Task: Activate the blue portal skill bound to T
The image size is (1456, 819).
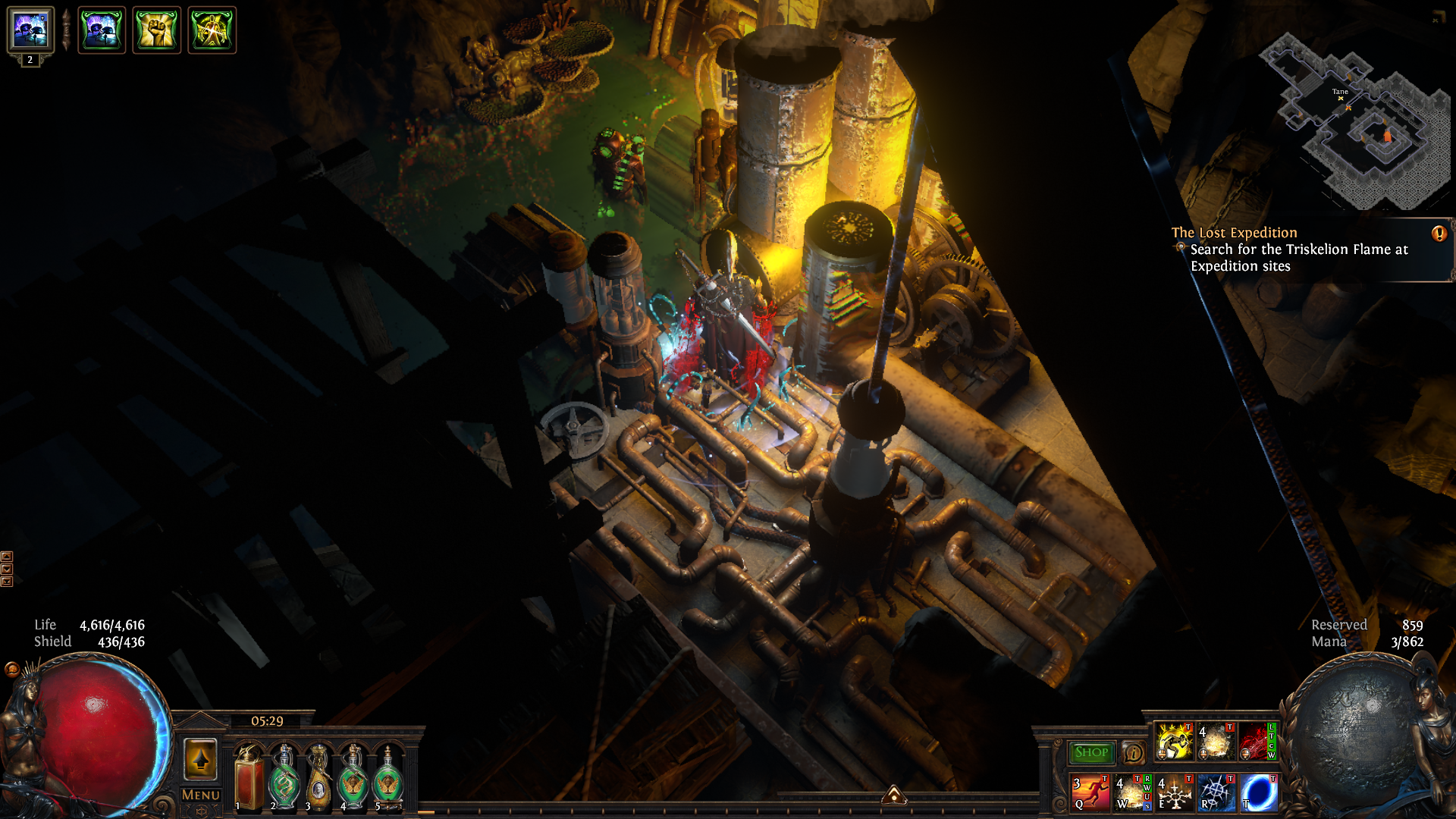Action: [x=1259, y=792]
